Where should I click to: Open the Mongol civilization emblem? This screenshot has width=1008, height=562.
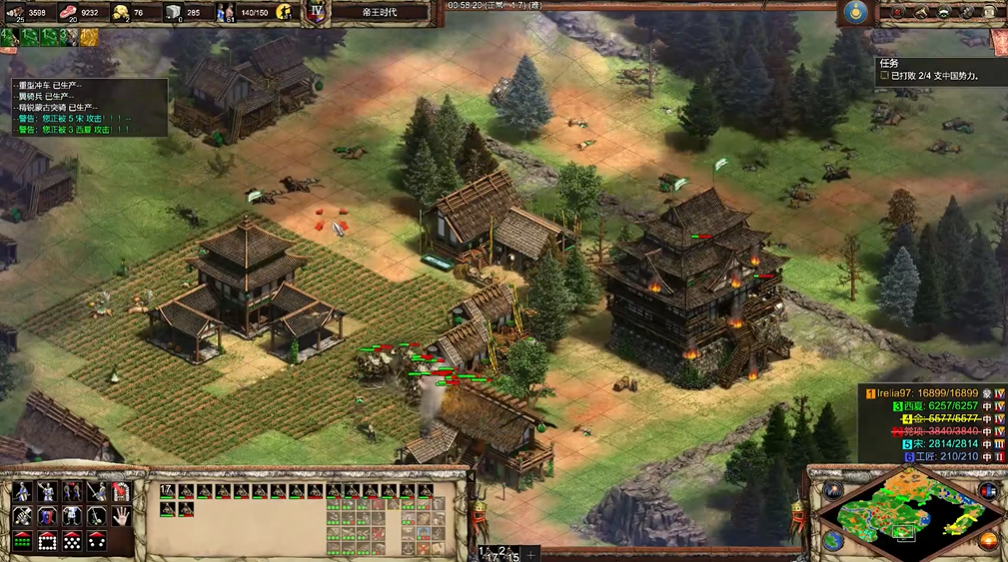pyautogui.click(x=853, y=12)
